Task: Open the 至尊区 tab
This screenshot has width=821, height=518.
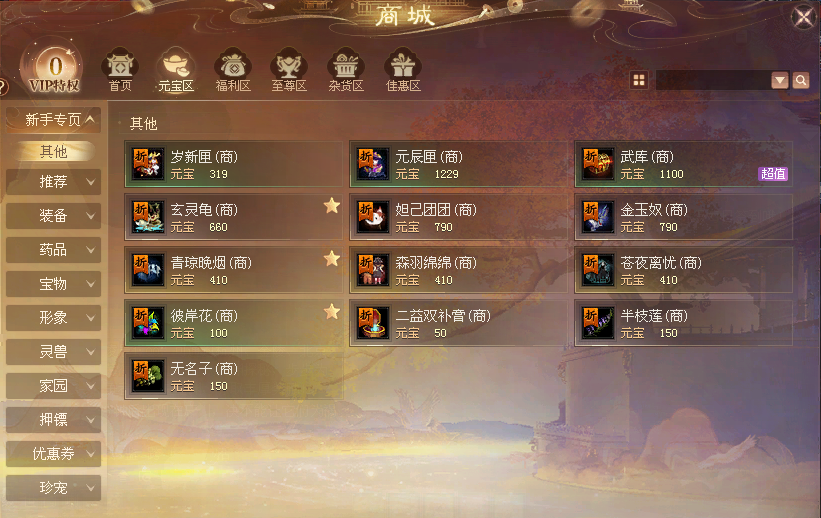Action: [x=289, y=70]
